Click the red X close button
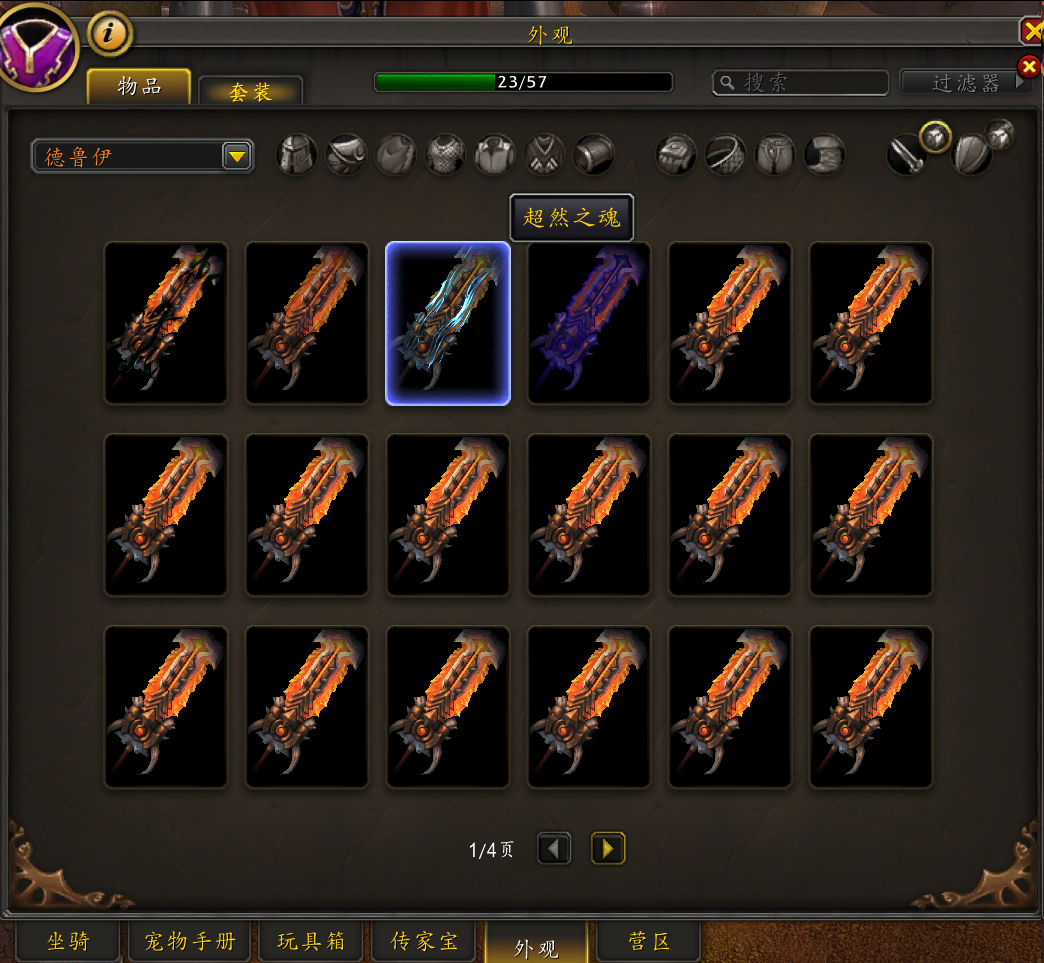 coord(1028,67)
